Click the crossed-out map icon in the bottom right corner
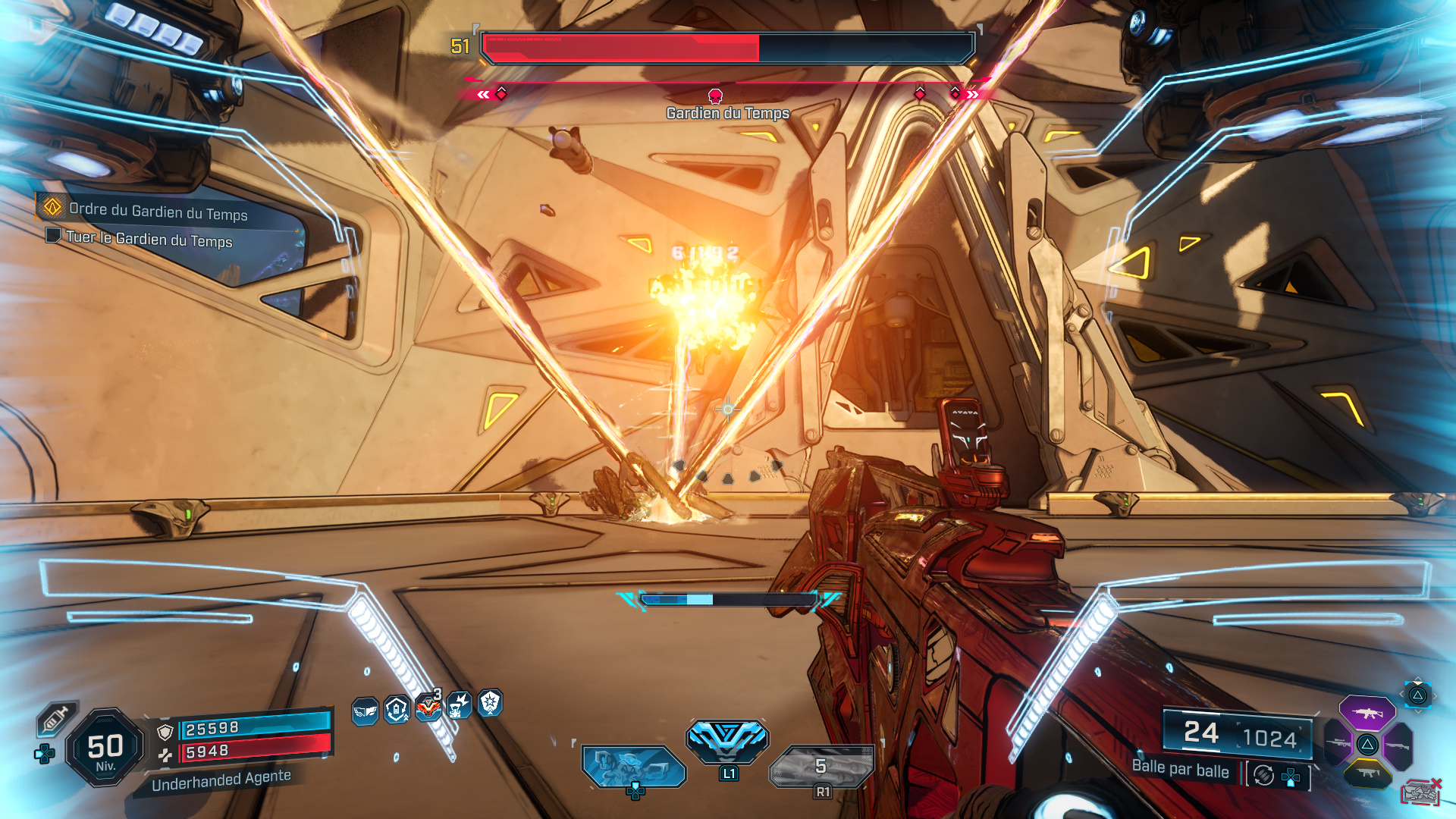This screenshot has height=819, width=1456. [x=1422, y=792]
